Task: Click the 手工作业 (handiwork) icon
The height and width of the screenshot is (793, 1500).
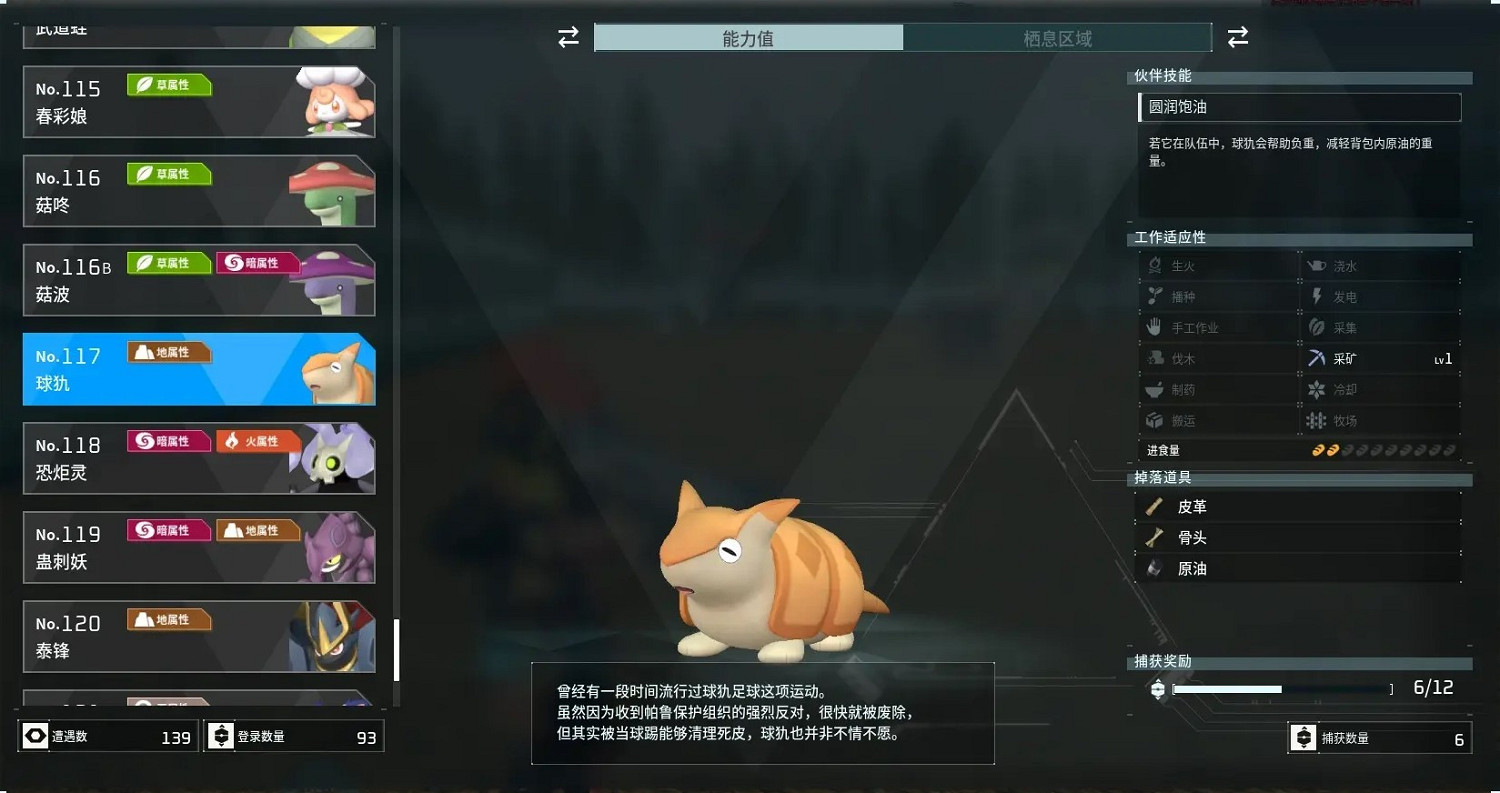Action: [x=1155, y=327]
